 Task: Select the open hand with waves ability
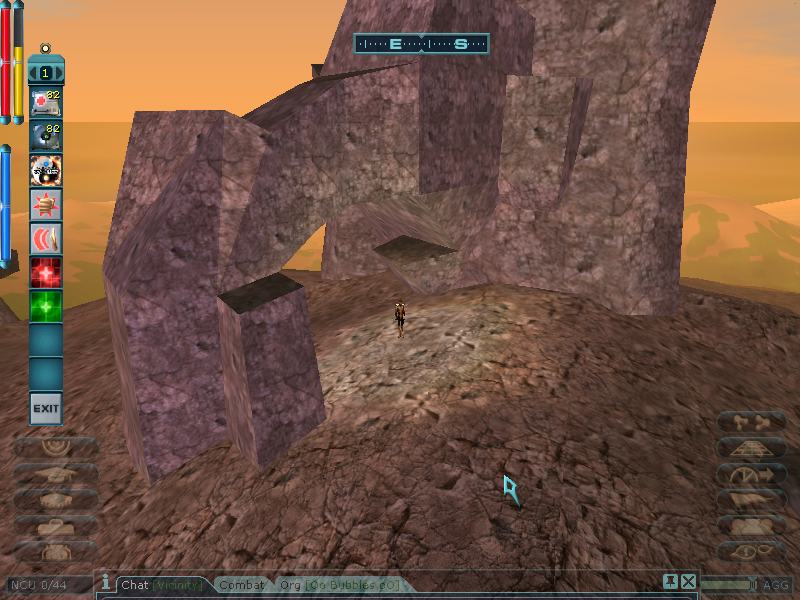(x=46, y=238)
